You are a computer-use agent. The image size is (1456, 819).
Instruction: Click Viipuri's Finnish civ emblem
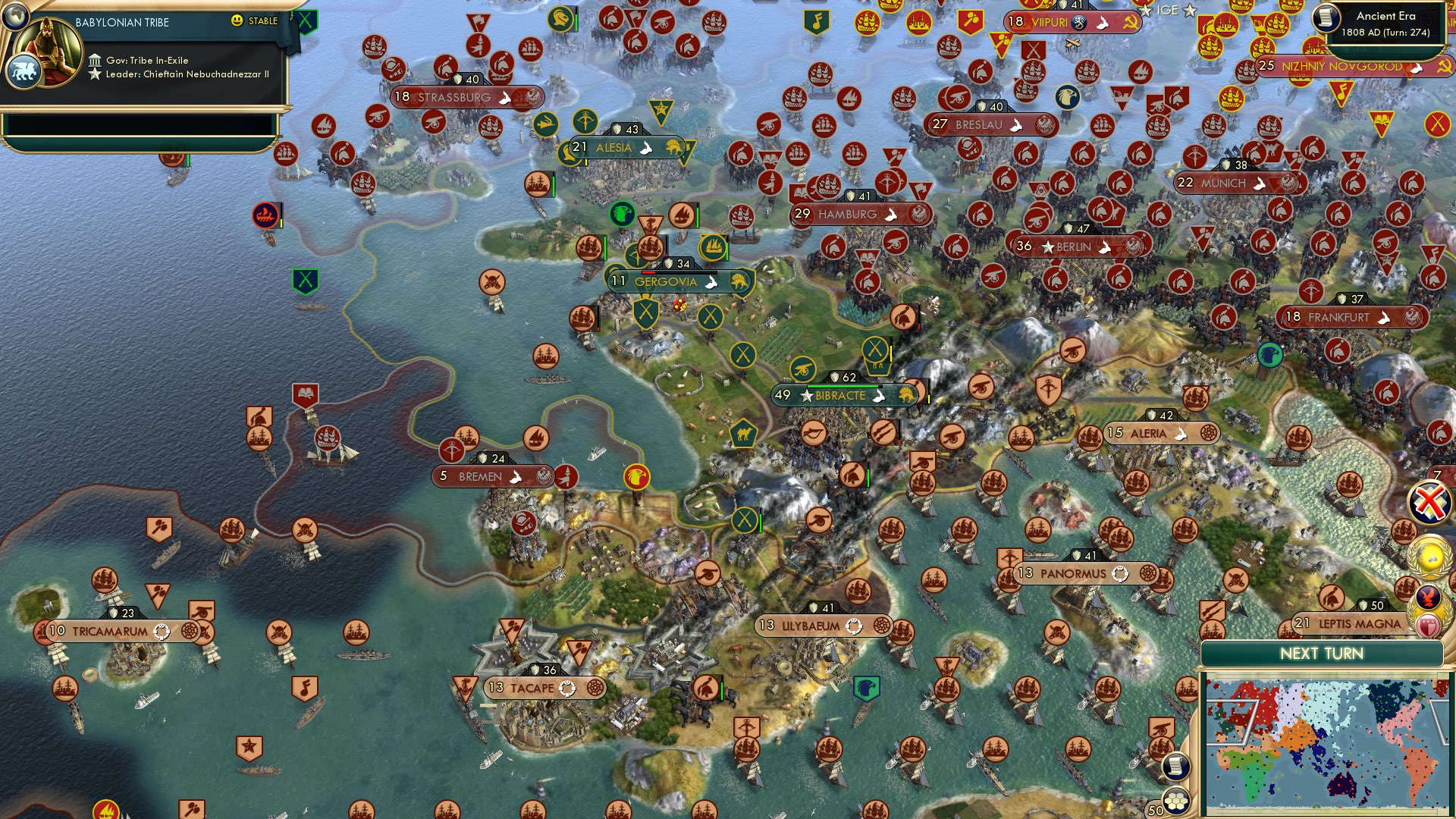point(1079,23)
